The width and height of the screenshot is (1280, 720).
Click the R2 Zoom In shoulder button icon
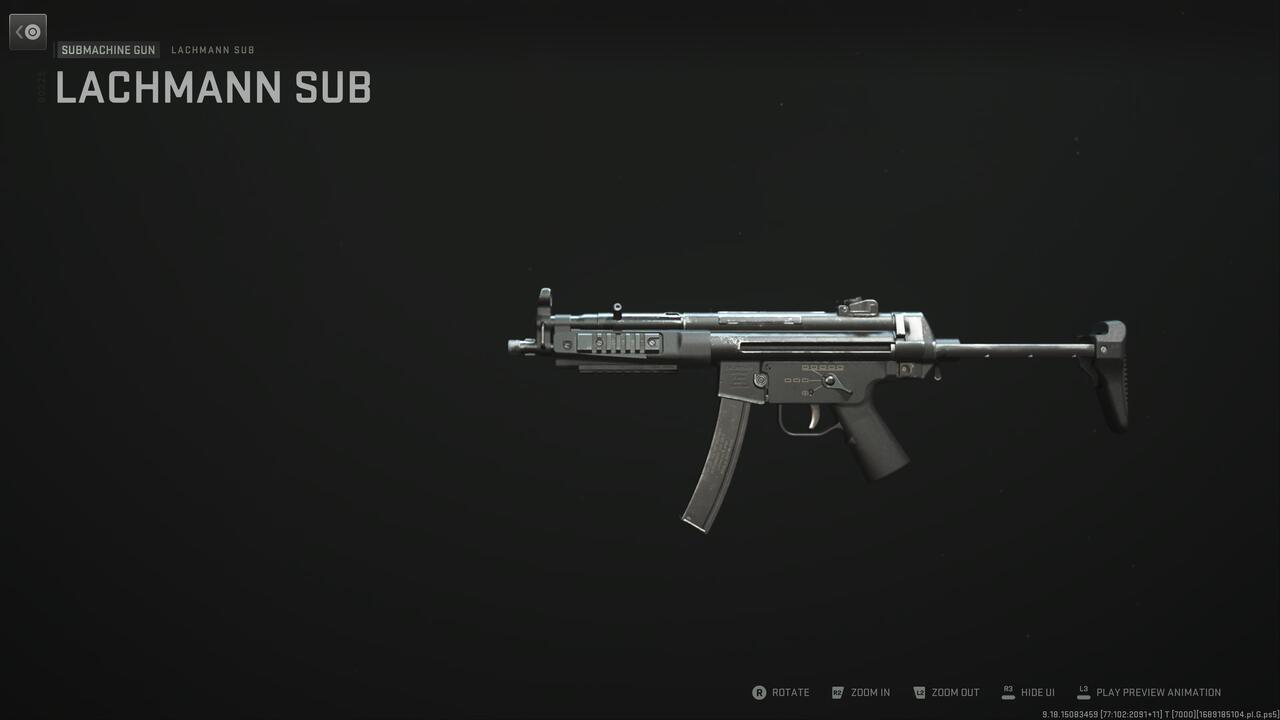838,692
